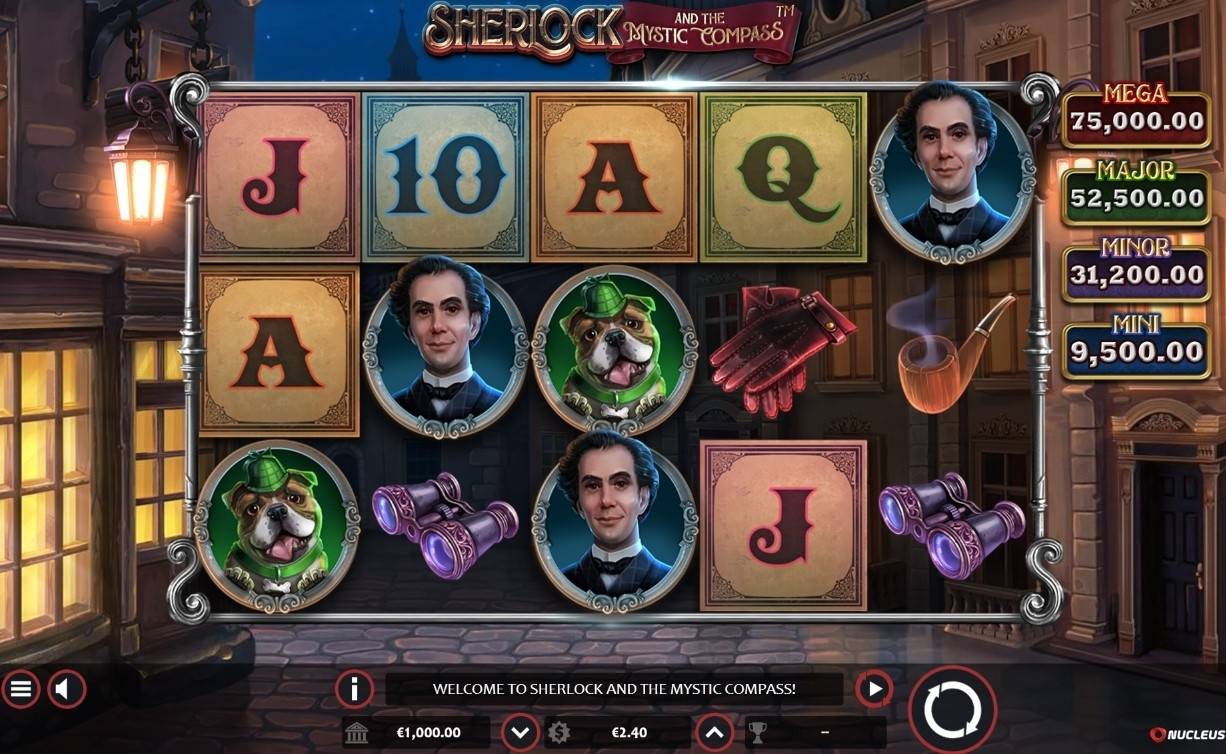Toggle the sound speaker button
Screen dimensions: 1226x754
tap(67, 689)
